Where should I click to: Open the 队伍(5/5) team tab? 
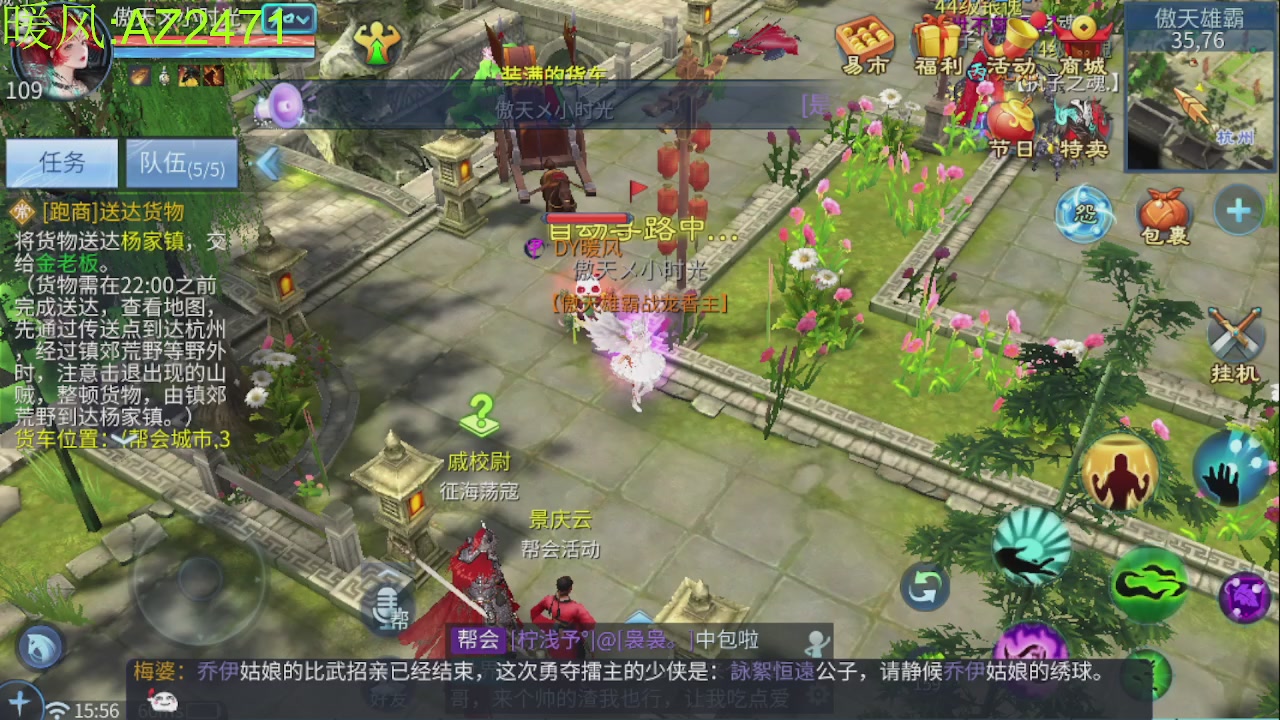180,163
